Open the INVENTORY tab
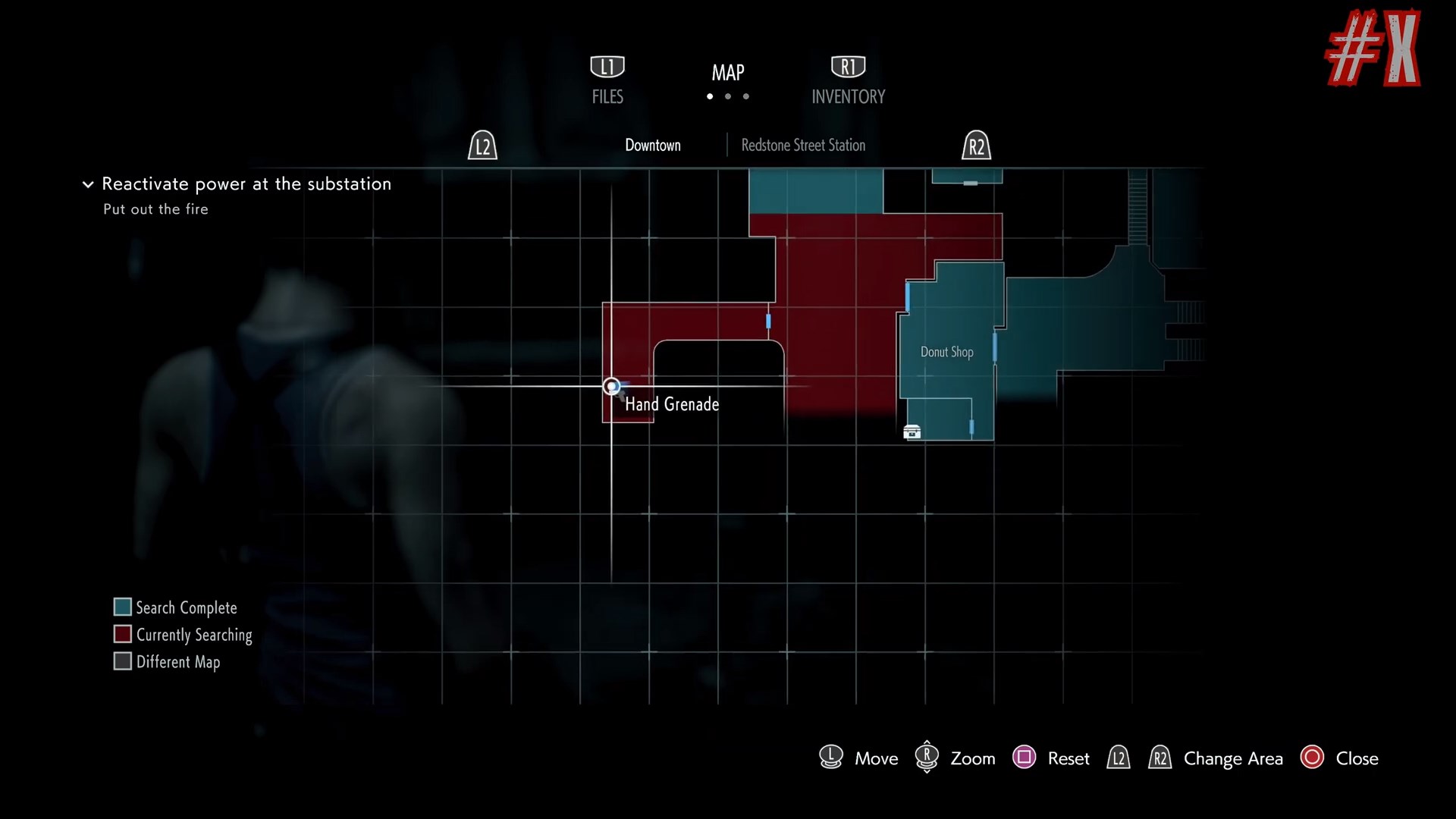The width and height of the screenshot is (1456, 819). coord(848,80)
